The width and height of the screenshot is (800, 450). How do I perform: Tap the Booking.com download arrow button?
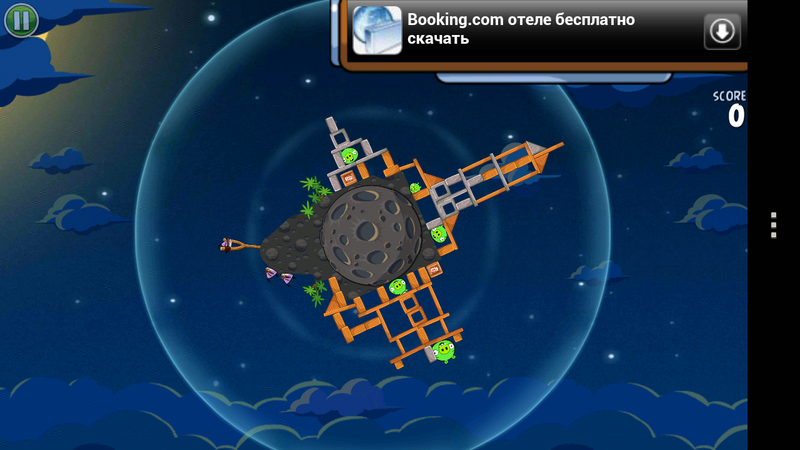coord(721,31)
